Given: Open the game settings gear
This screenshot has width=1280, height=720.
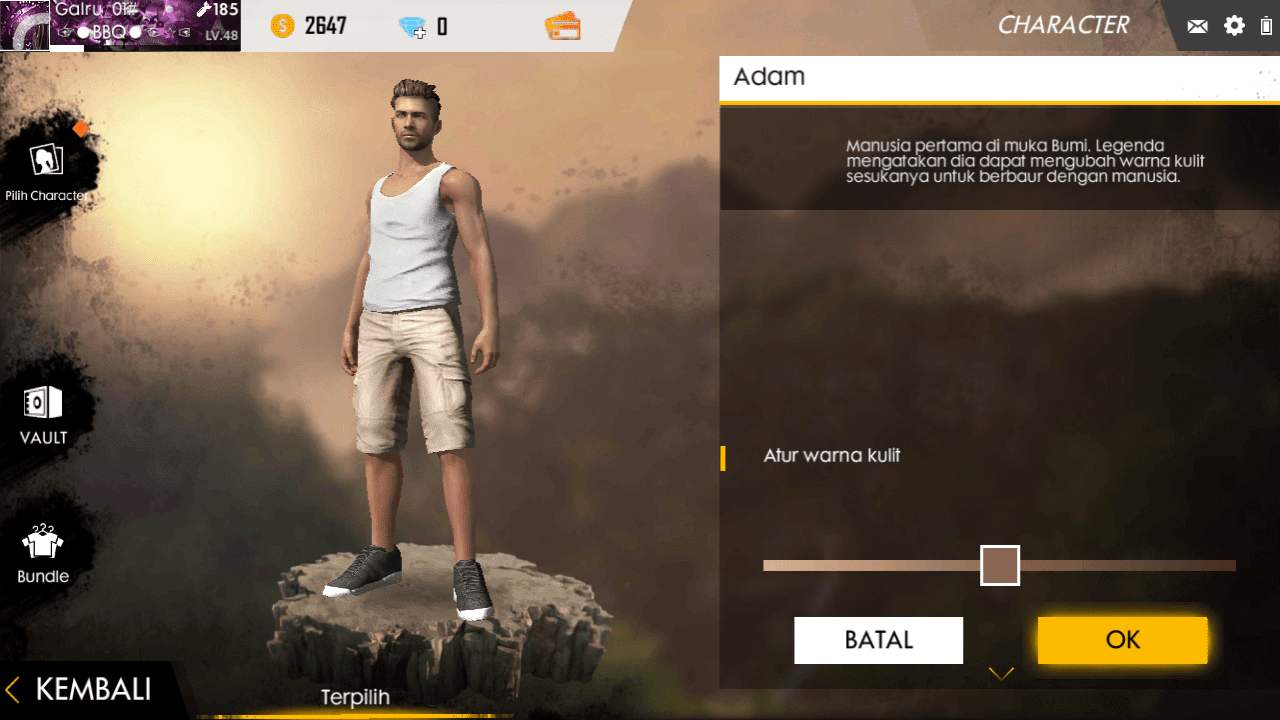Looking at the screenshot, I should (x=1234, y=25).
